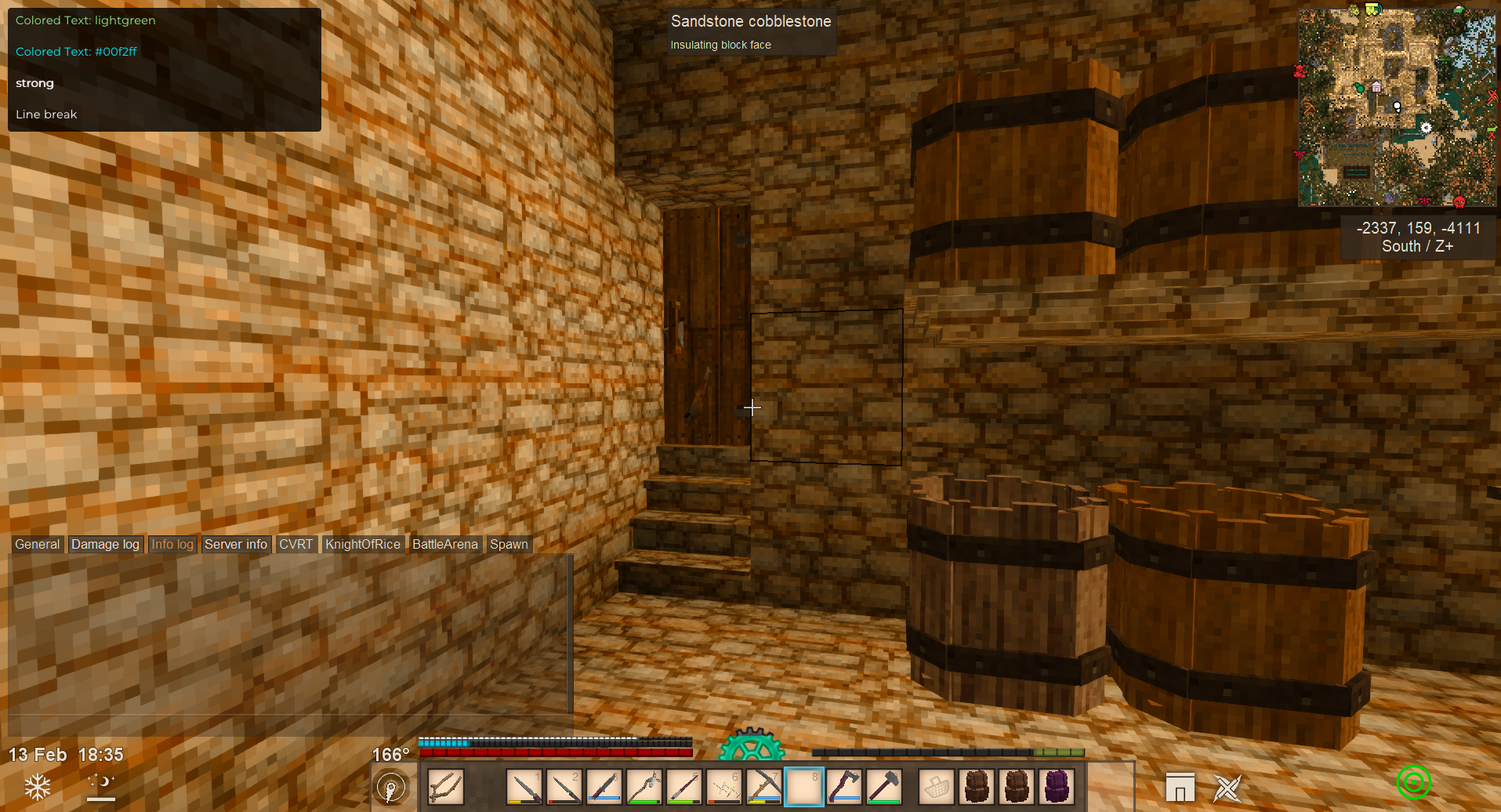Click the round mouse-mode icon beside the hotbar

[391, 787]
